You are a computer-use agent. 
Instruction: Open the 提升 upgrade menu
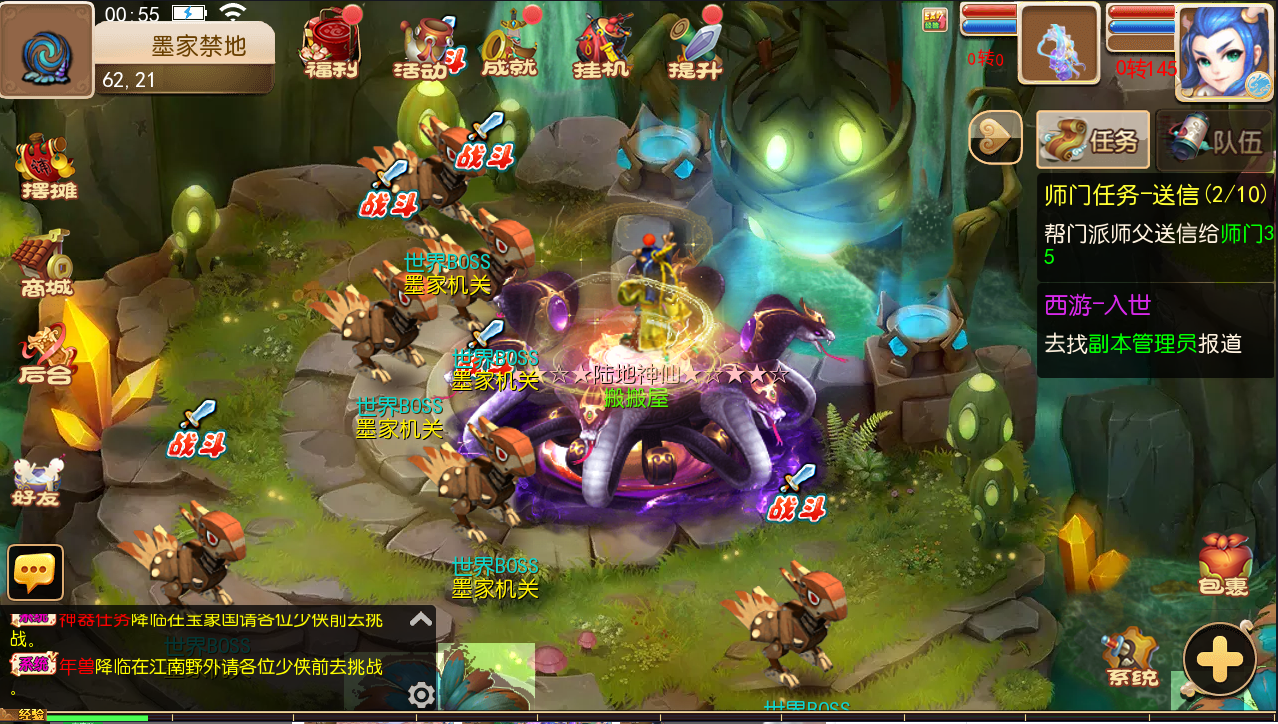coord(695,47)
